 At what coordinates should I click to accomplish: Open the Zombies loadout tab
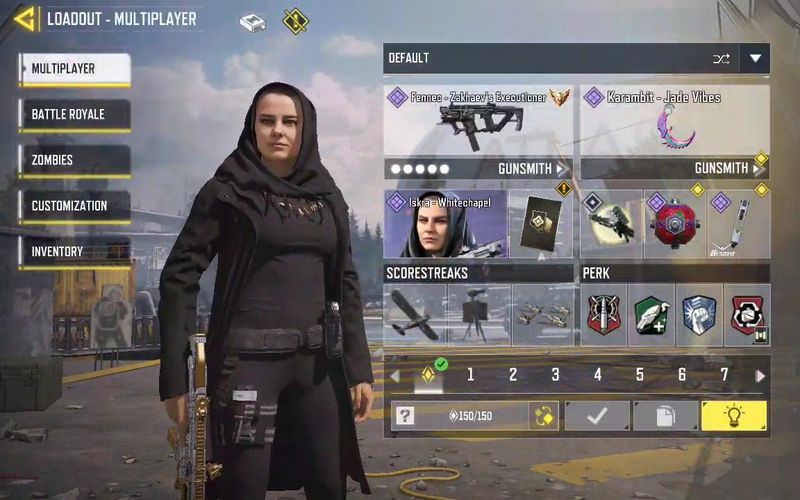point(75,160)
